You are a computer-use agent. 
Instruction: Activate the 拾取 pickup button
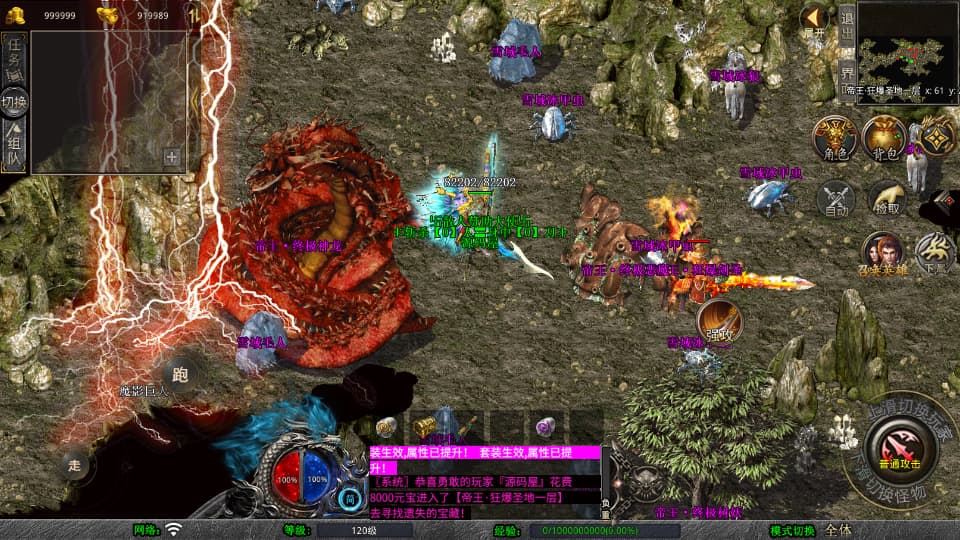[886, 199]
